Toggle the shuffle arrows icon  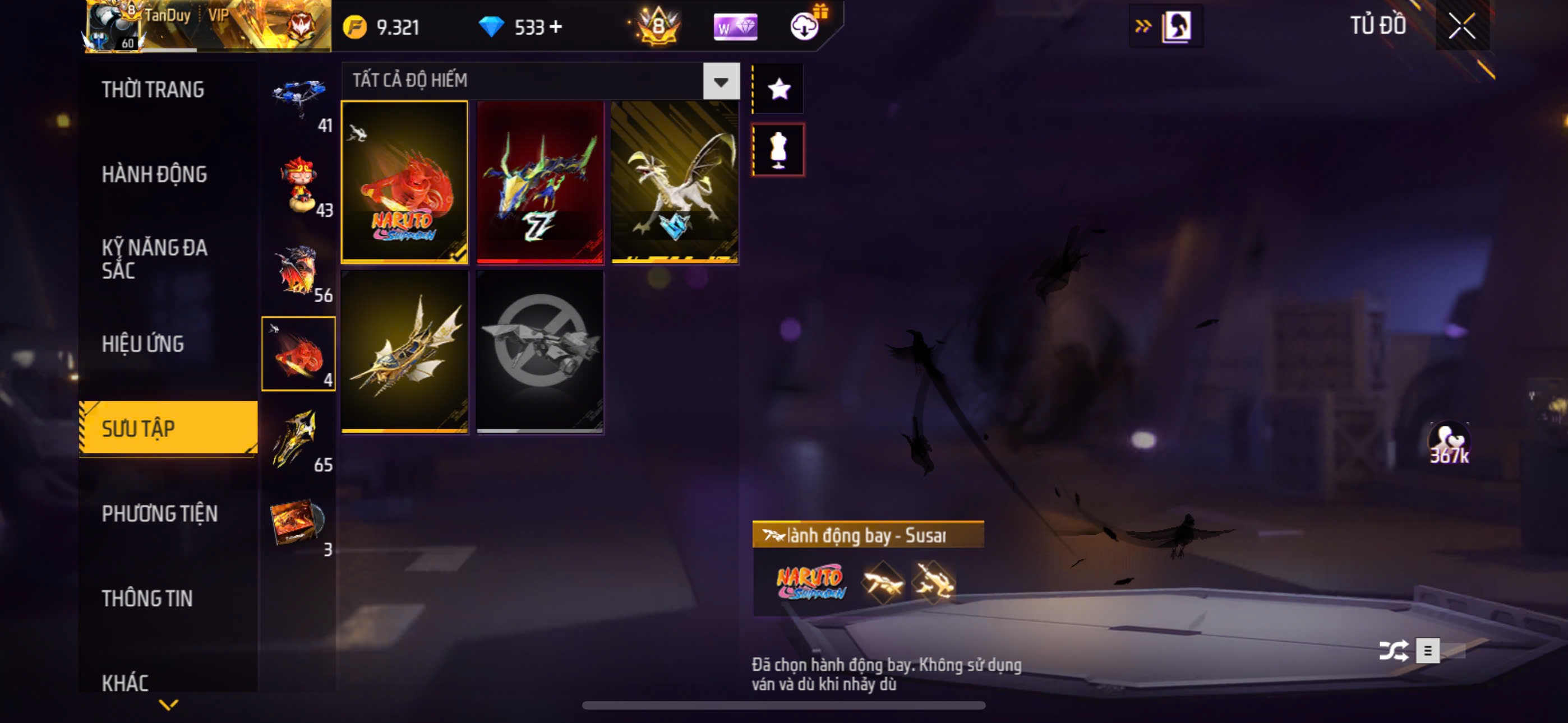[x=1392, y=651]
